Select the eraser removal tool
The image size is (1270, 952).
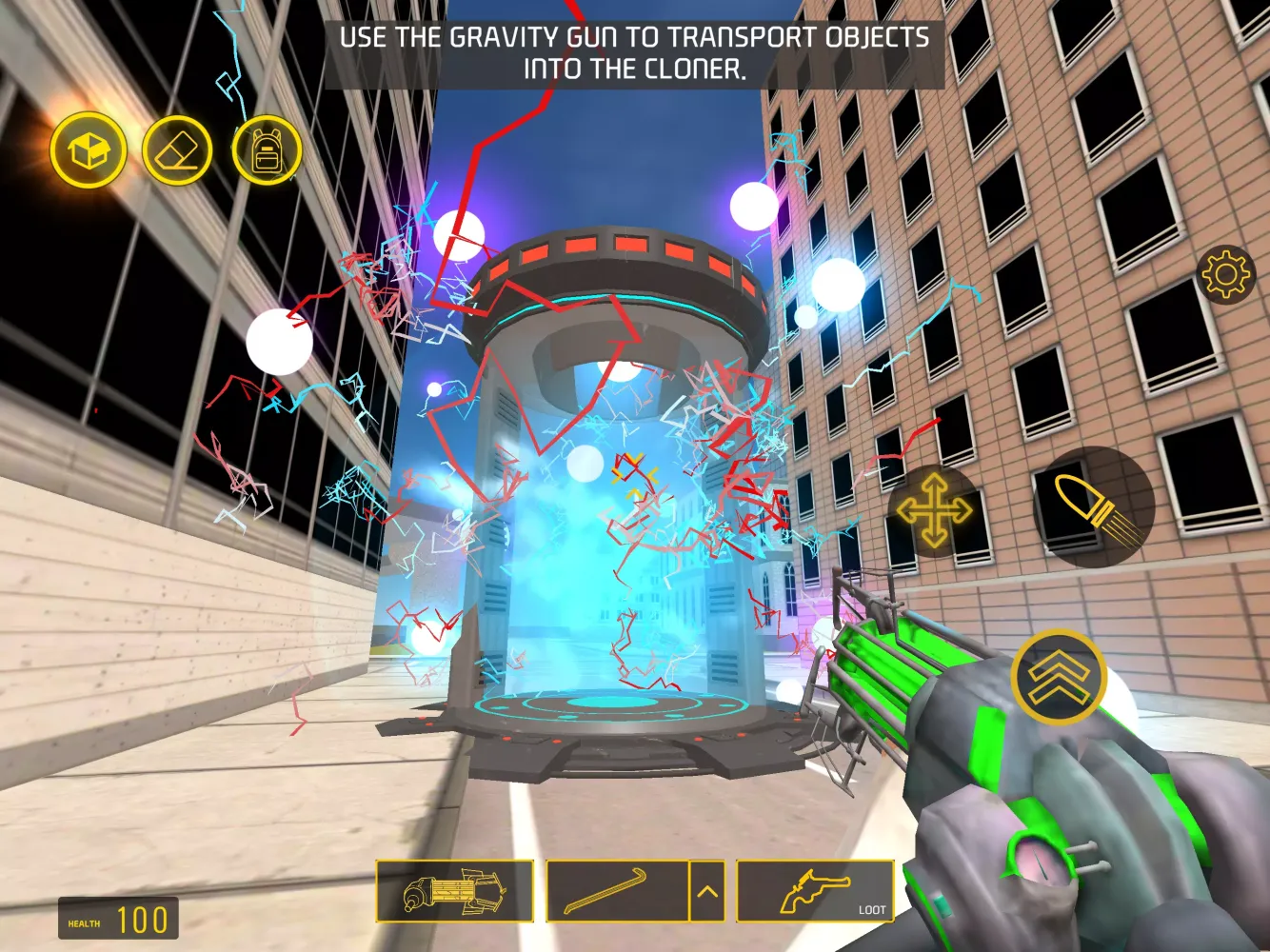(x=177, y=150)
